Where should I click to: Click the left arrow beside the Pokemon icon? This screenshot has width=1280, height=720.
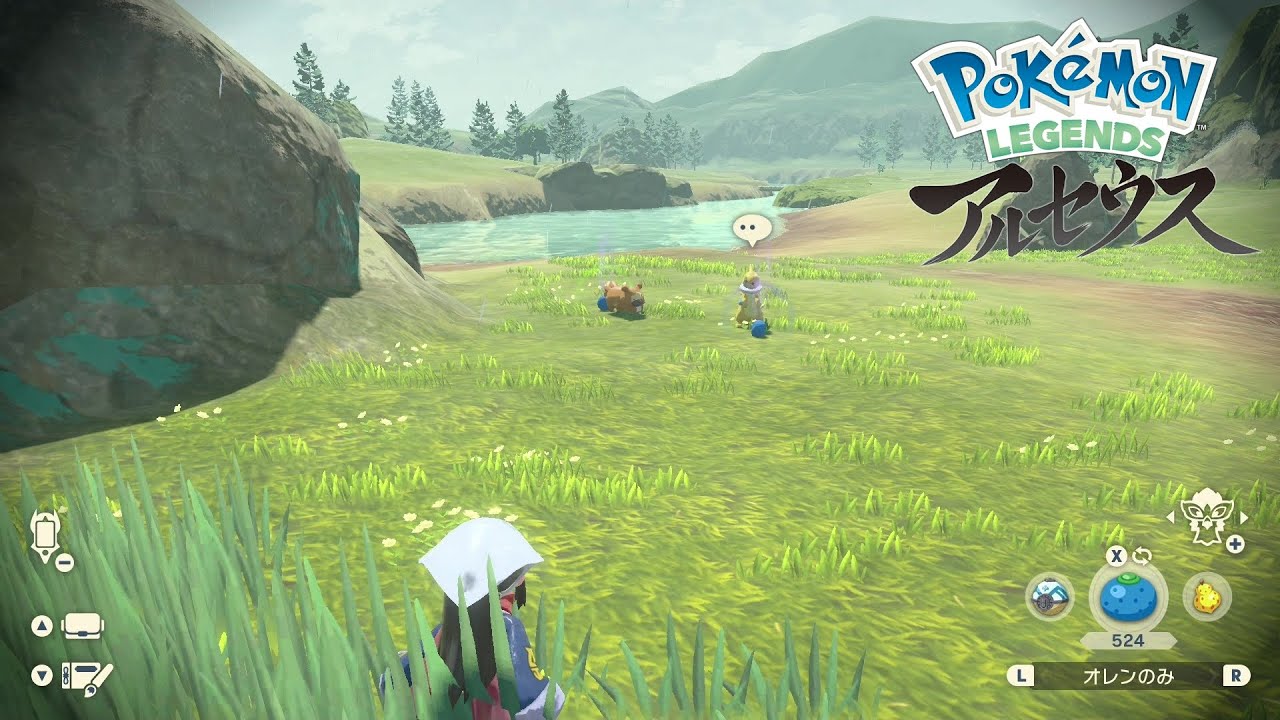pos(1170,519)
